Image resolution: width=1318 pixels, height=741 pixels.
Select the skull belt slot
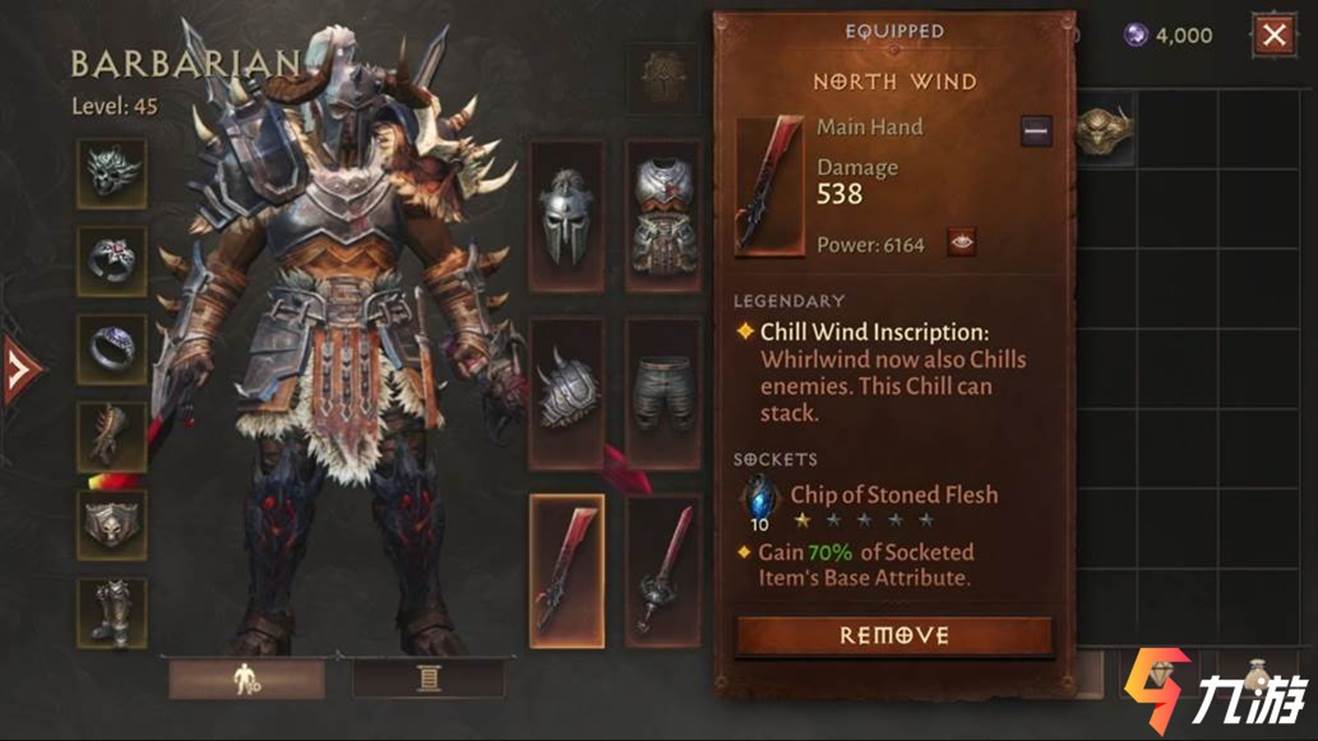click(x=111, y=525)
